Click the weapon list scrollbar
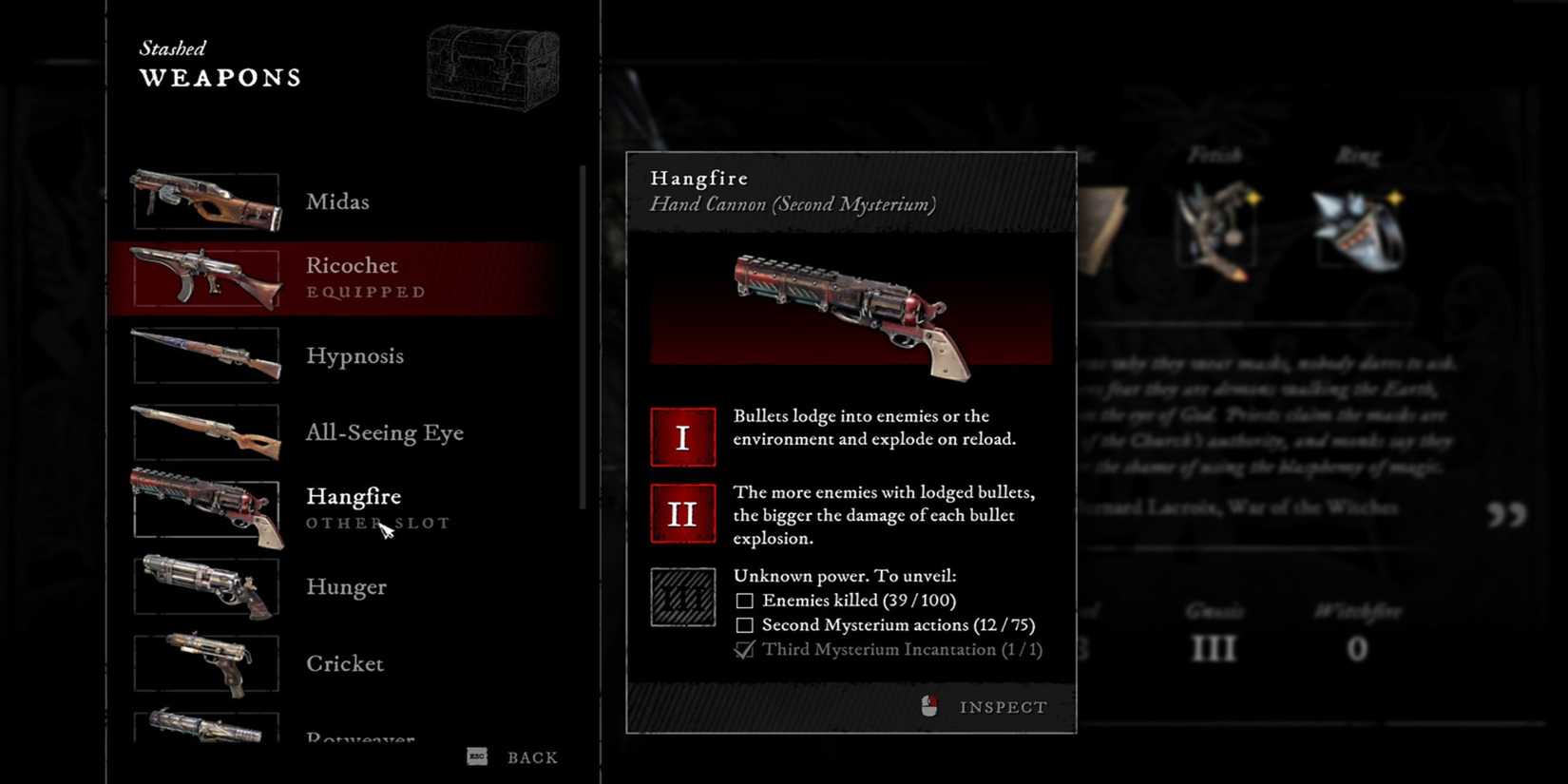Screen dimensions: 1568x784 tap(583, 337)
